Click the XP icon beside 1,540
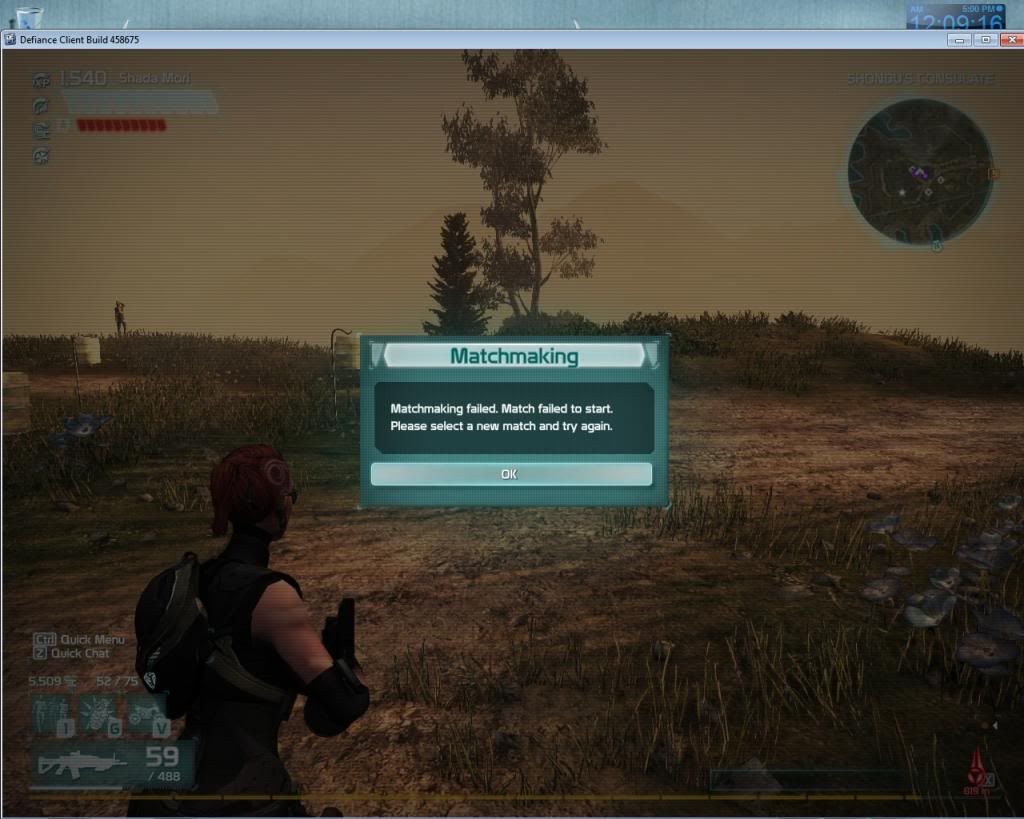The image size is (1024, 819). [41, 80]
